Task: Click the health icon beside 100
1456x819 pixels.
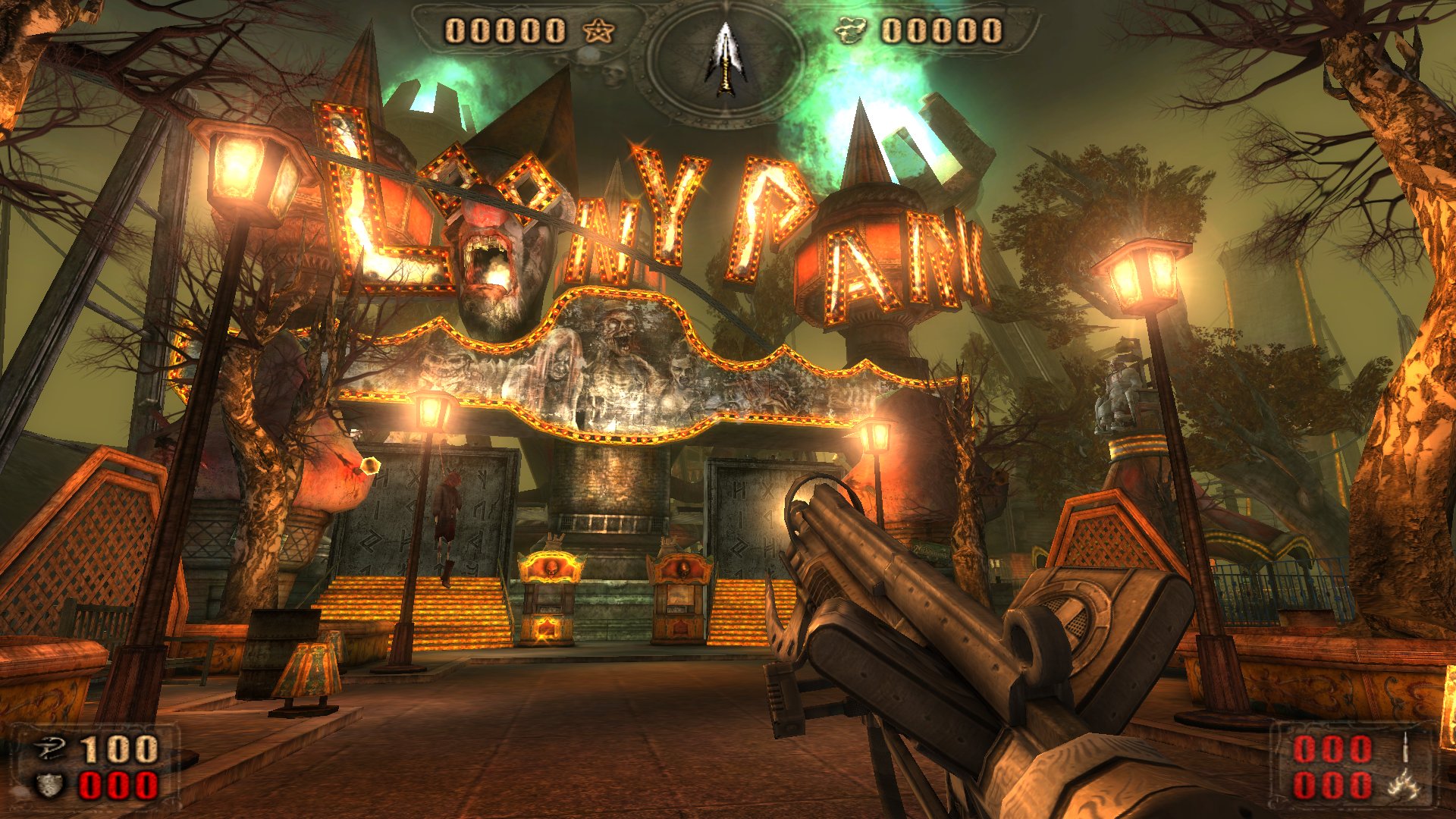Action: coord(51,750)
